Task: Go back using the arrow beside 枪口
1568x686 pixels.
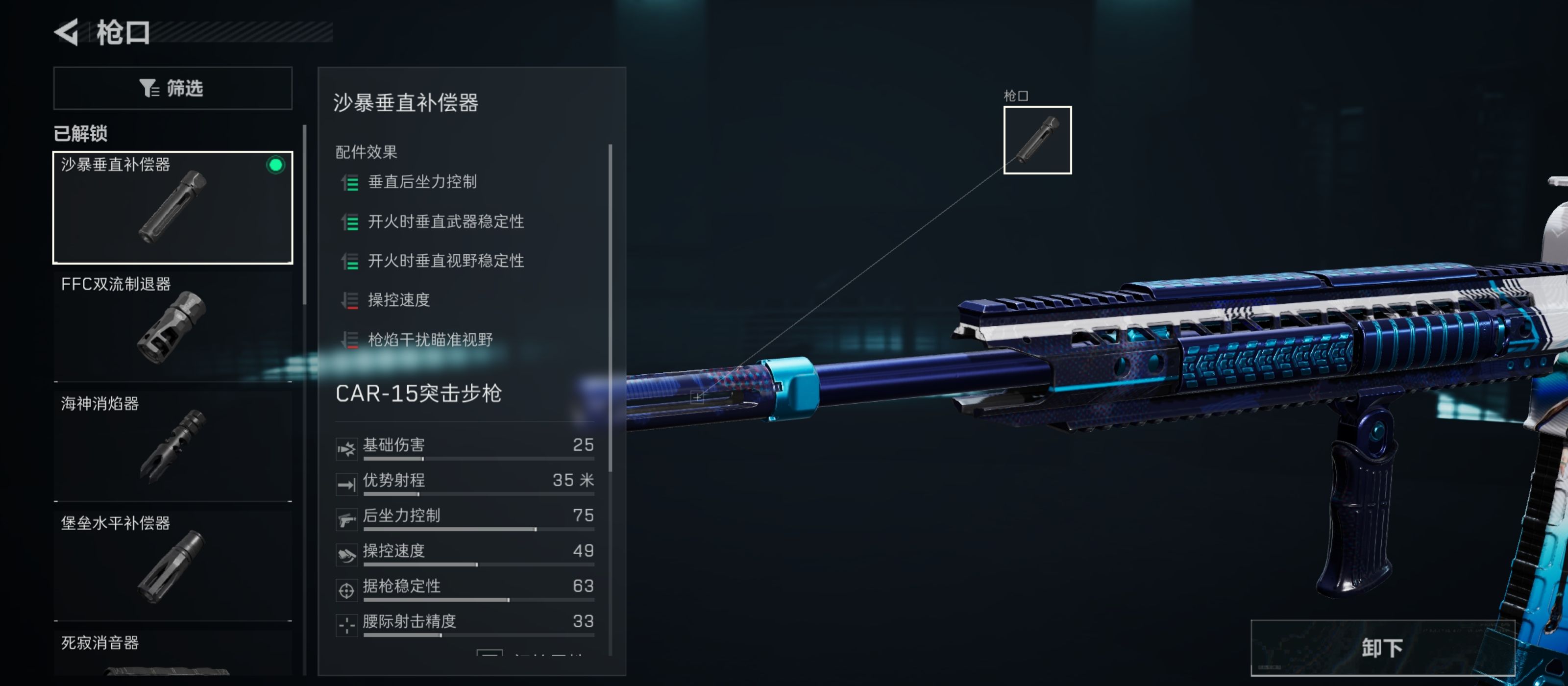Action: tap(67, 32)
